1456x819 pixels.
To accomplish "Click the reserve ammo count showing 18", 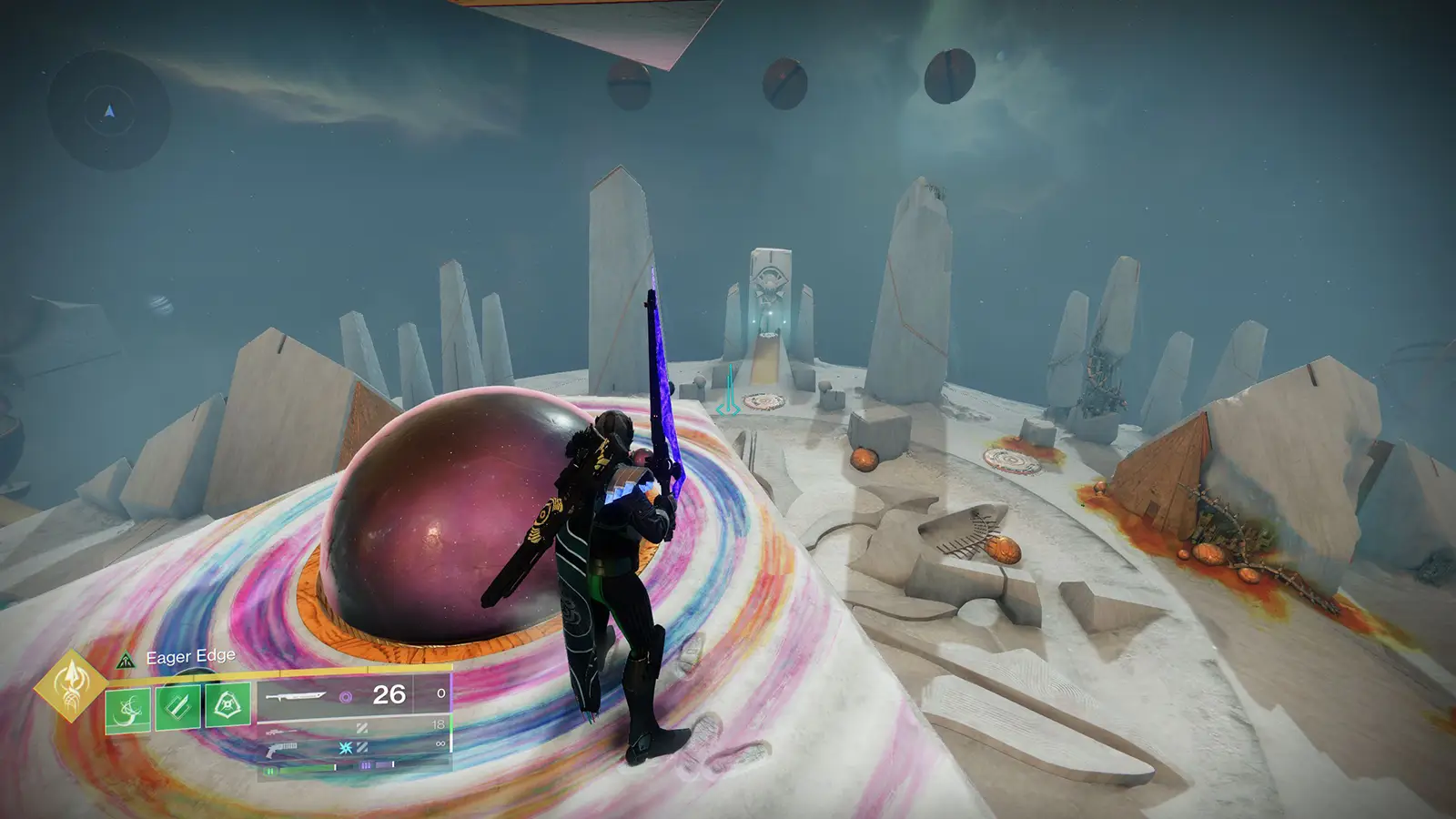I will click(440, 723).
